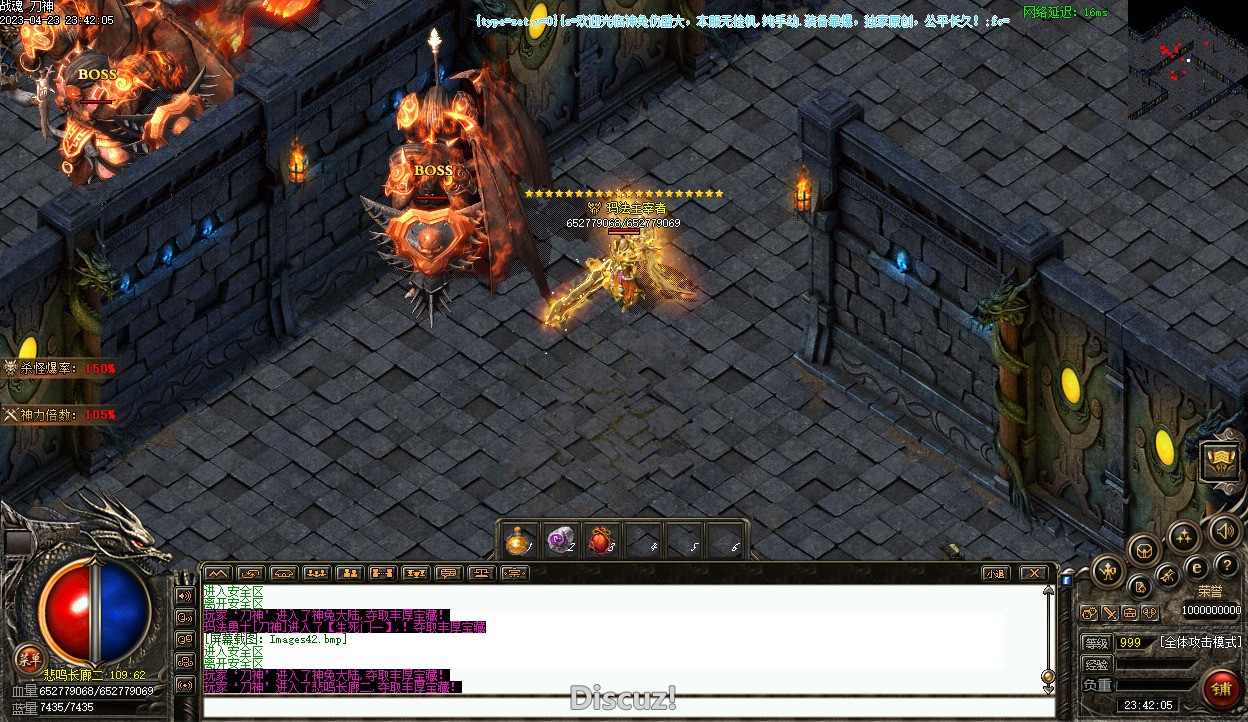Open the gold emblem side panel button

1221,461
